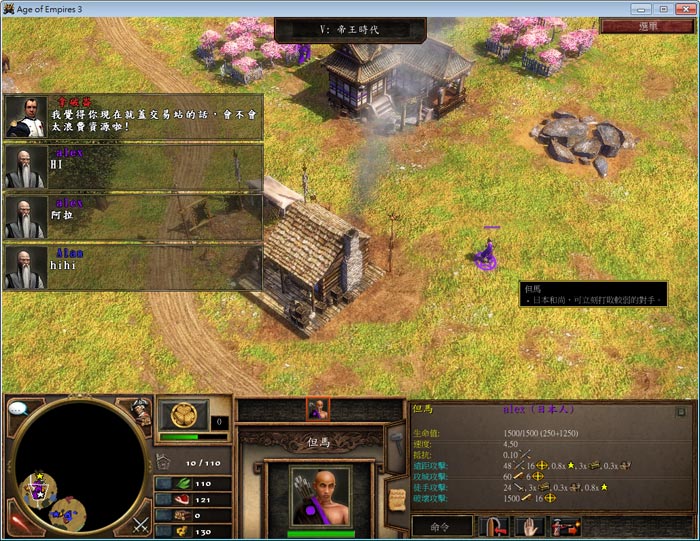Select the musketeer attack stance command

point(565,525)
